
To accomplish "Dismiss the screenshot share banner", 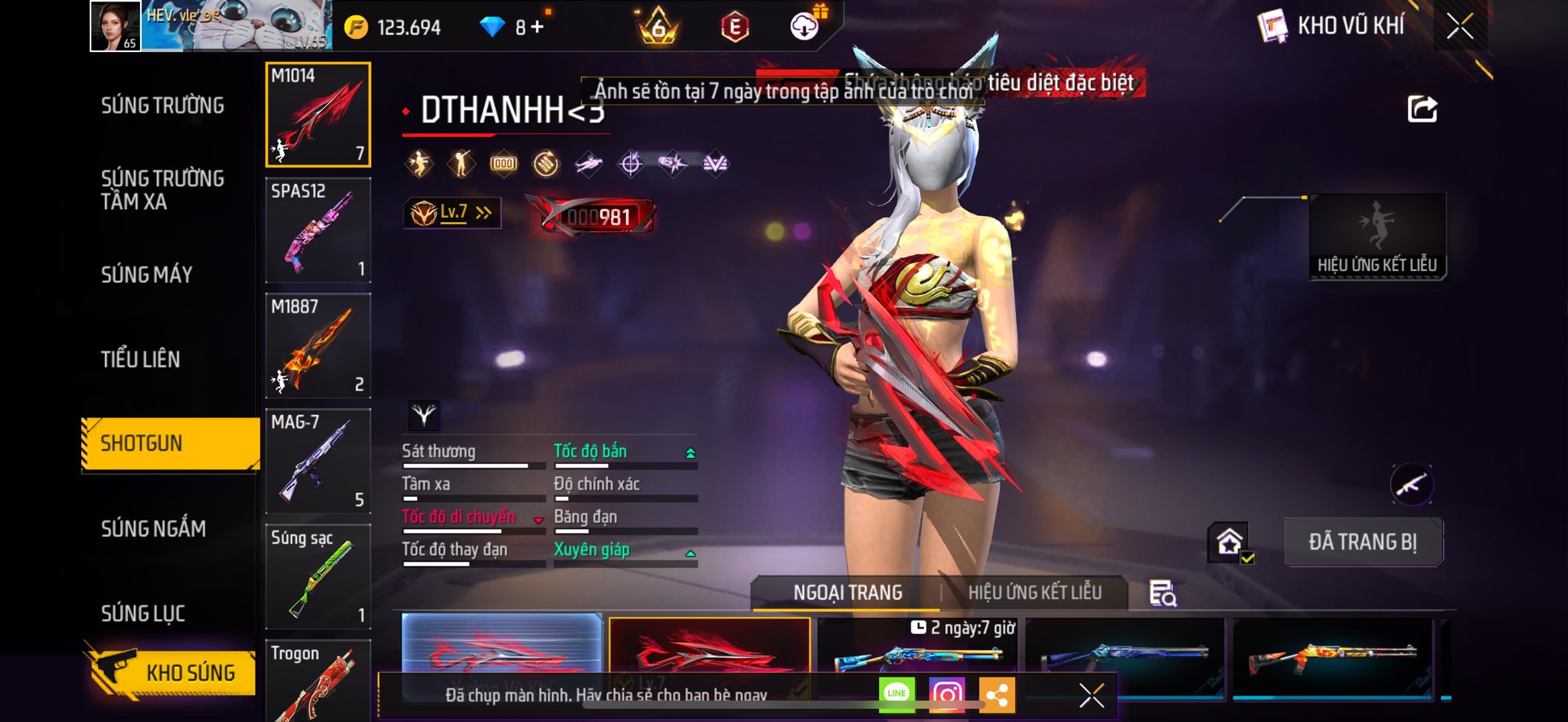I will point(1091,695).
